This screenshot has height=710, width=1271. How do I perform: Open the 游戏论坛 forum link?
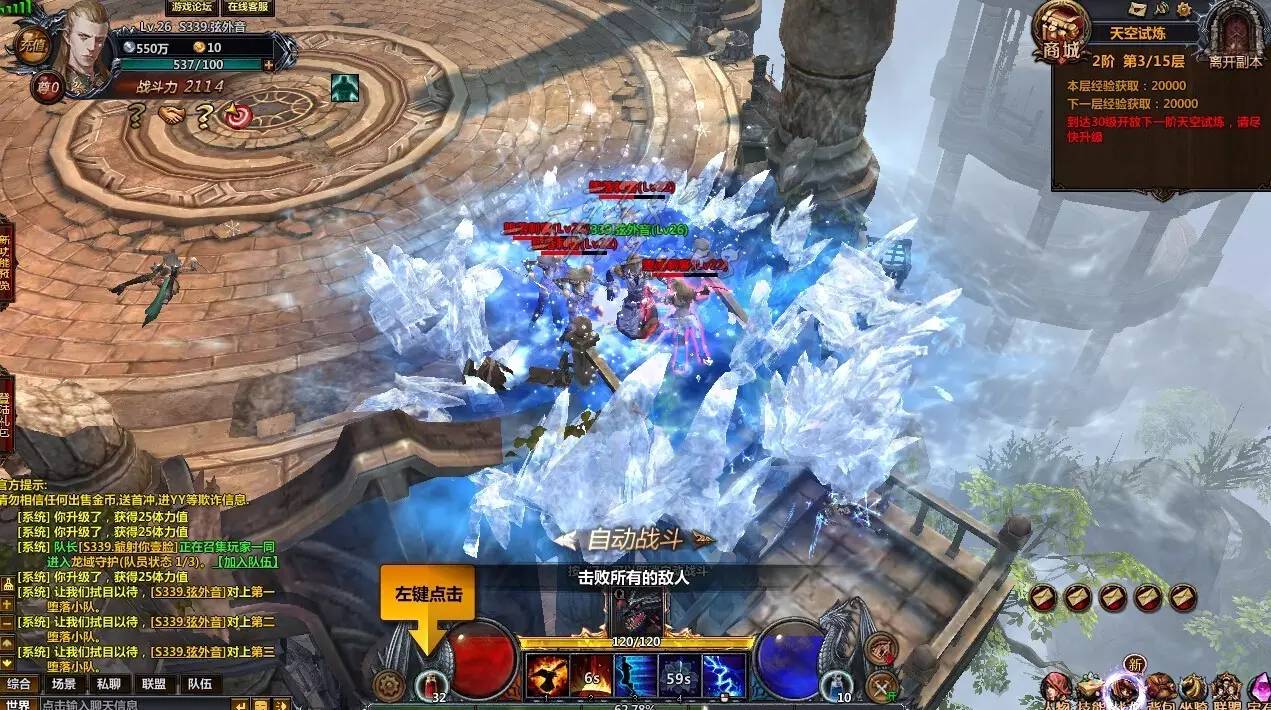[190, 7]
